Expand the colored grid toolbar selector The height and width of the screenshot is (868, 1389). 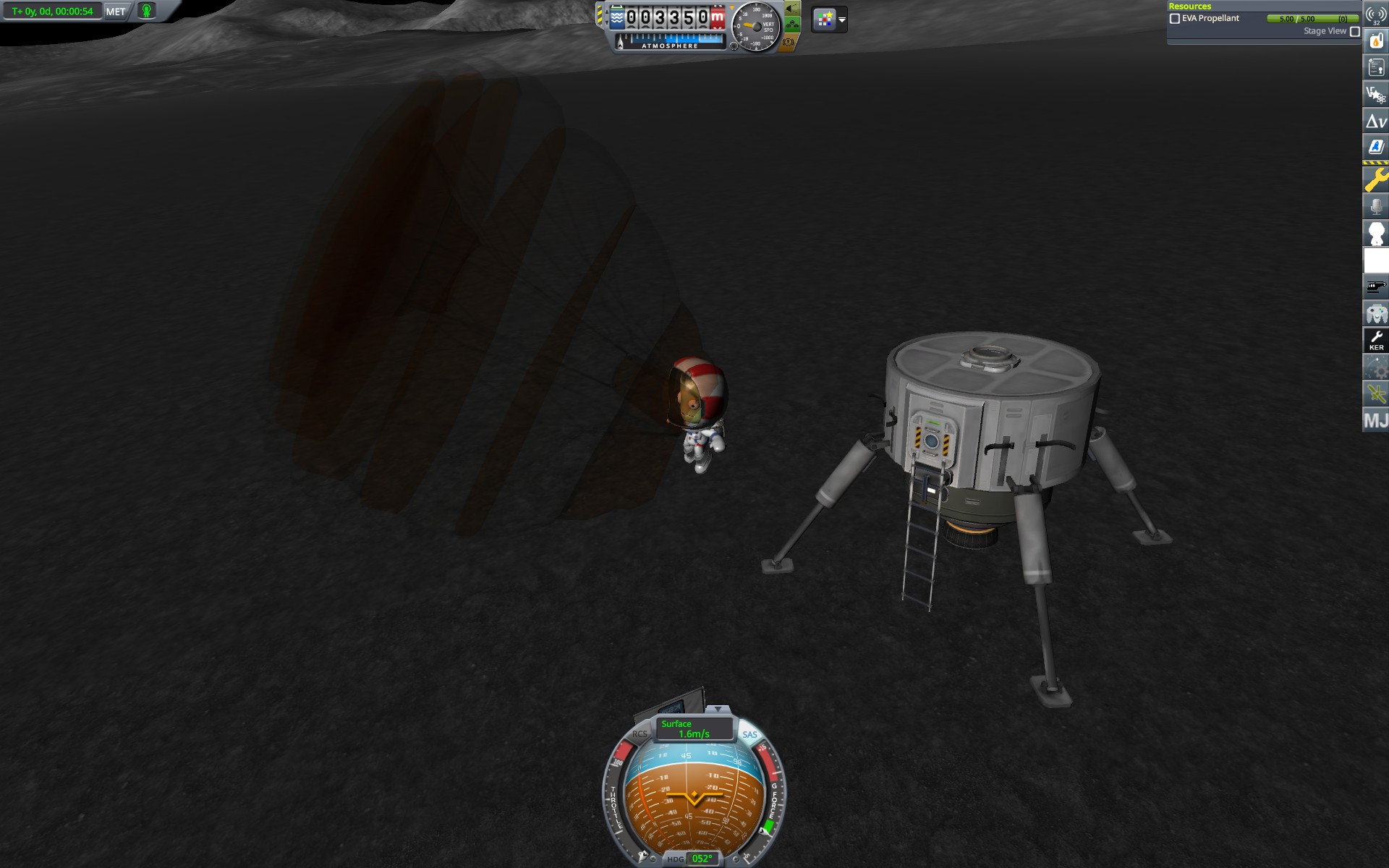(823, 20)
